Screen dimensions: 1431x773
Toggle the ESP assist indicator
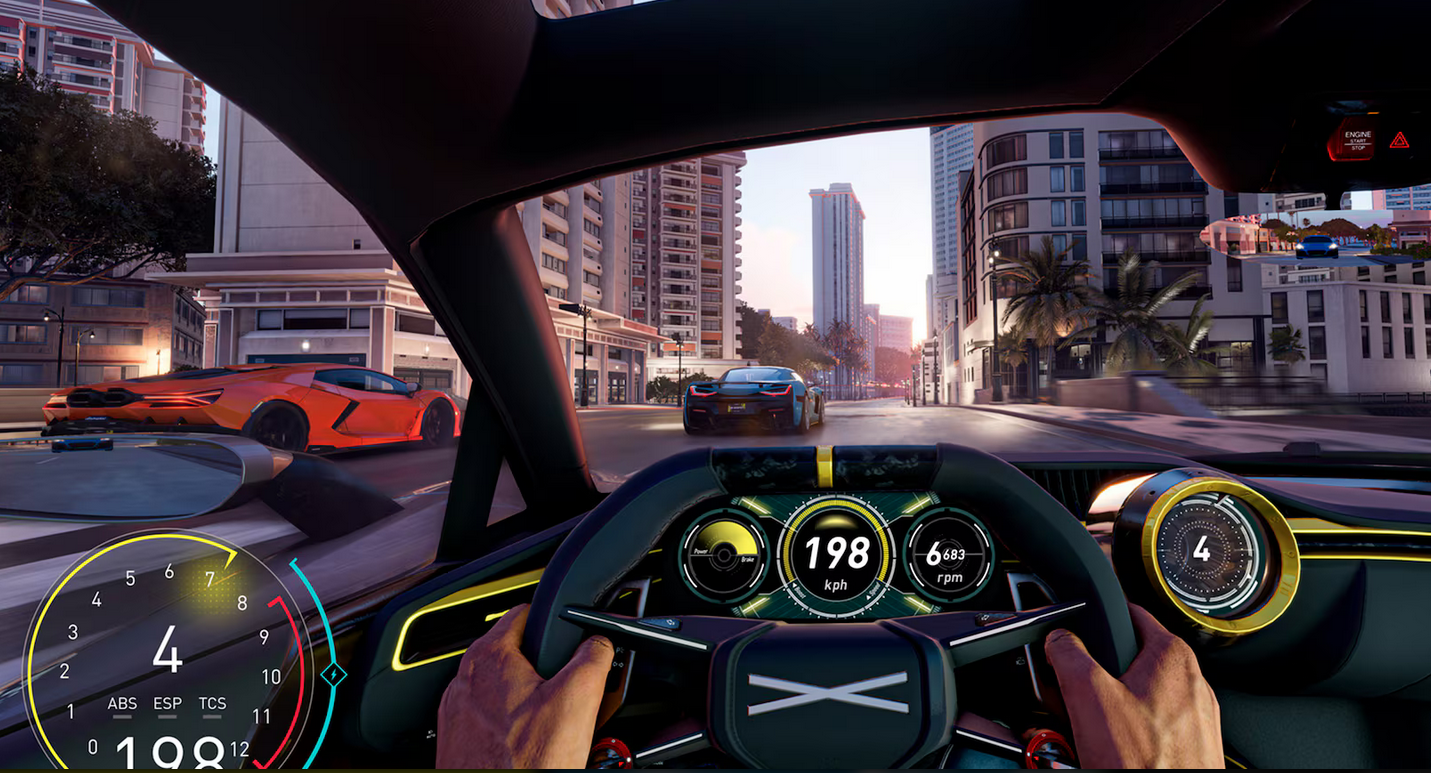tap(167, 706)
